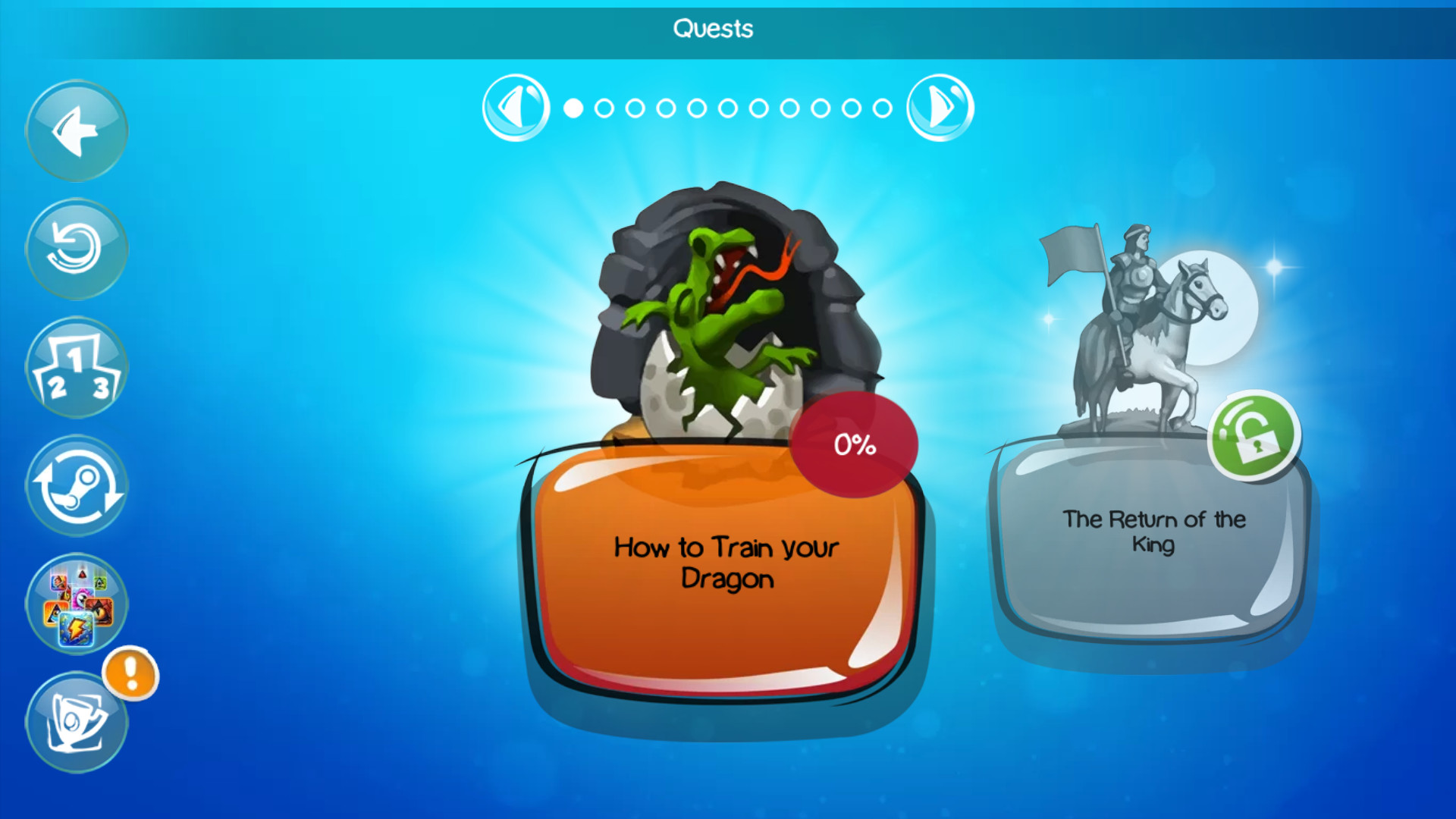Open the Quests header menu

point(713,29)
